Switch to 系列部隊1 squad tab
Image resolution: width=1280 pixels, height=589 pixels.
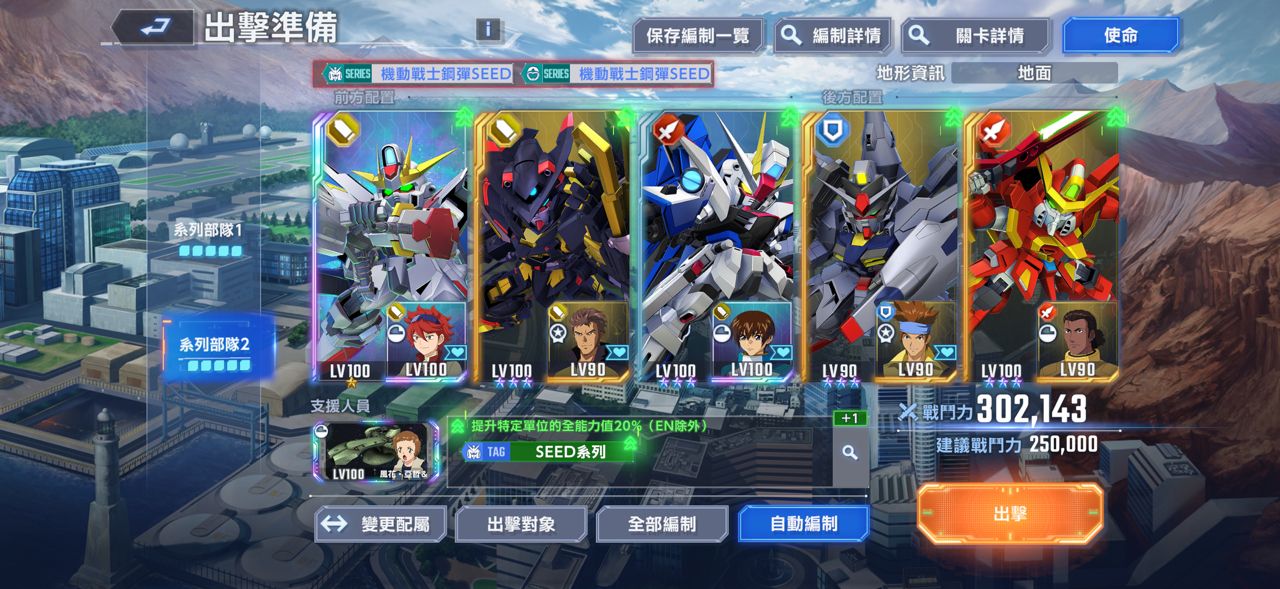click(209, 239)
